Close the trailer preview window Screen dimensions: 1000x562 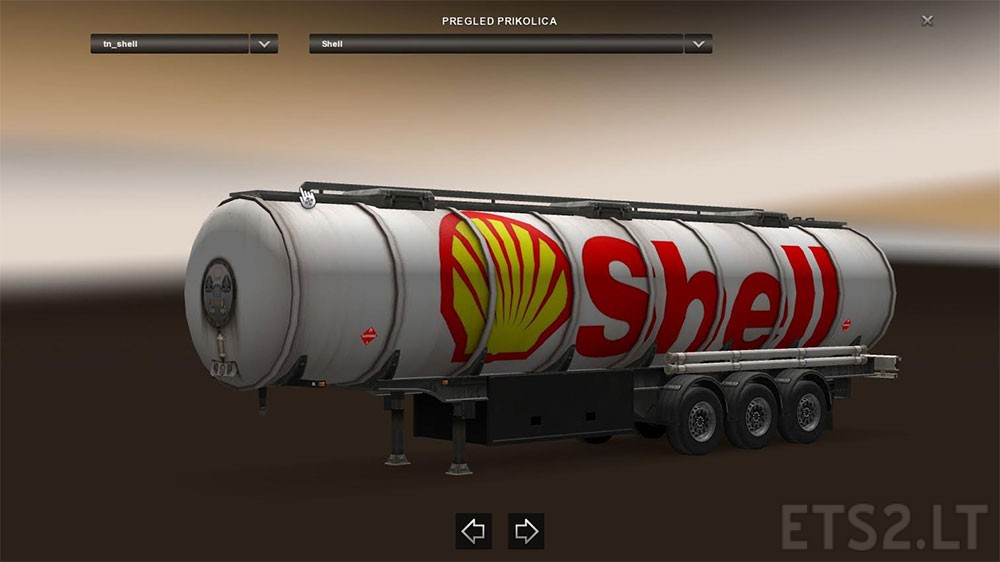tap(927, 20)
